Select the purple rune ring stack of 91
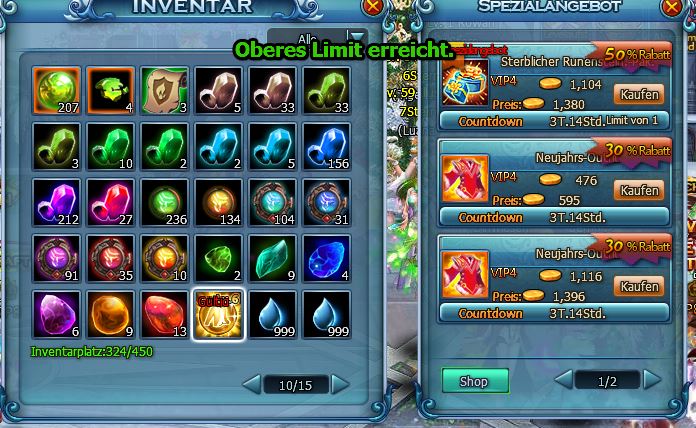This screenshot has height=428, width=696. [x=56, y=259]
